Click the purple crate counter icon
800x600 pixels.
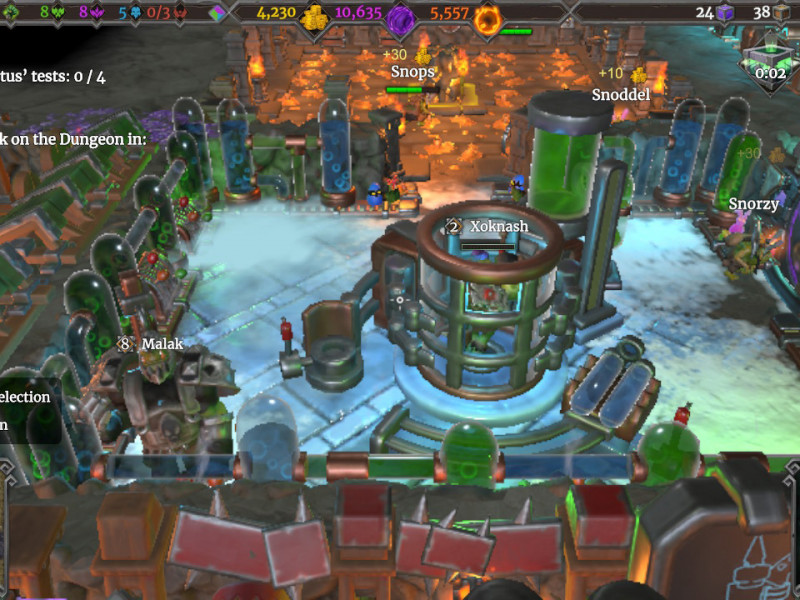(725, 13)
